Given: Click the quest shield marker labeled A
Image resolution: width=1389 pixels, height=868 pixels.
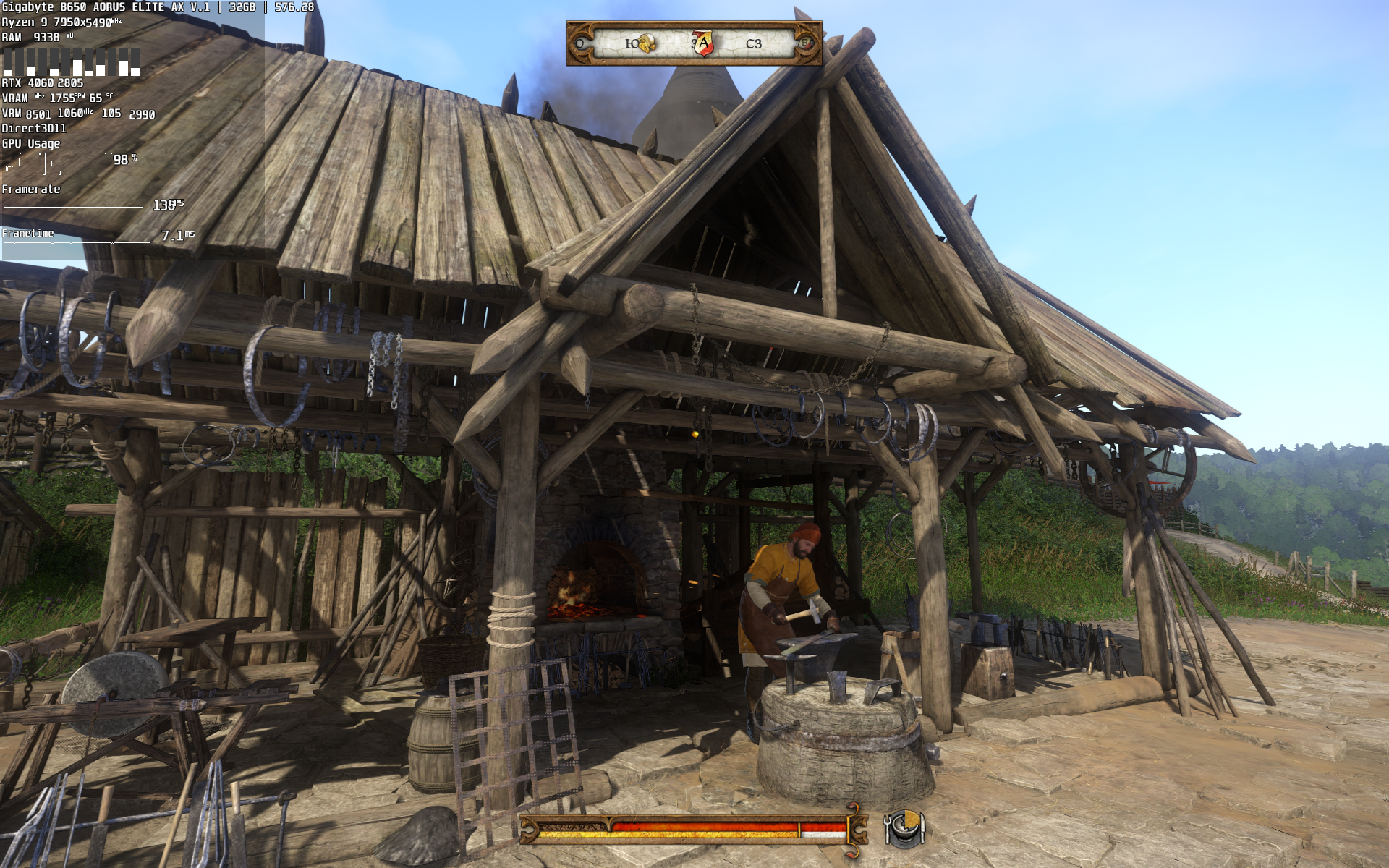Looking at the screenshot, I should pos(702,43).
